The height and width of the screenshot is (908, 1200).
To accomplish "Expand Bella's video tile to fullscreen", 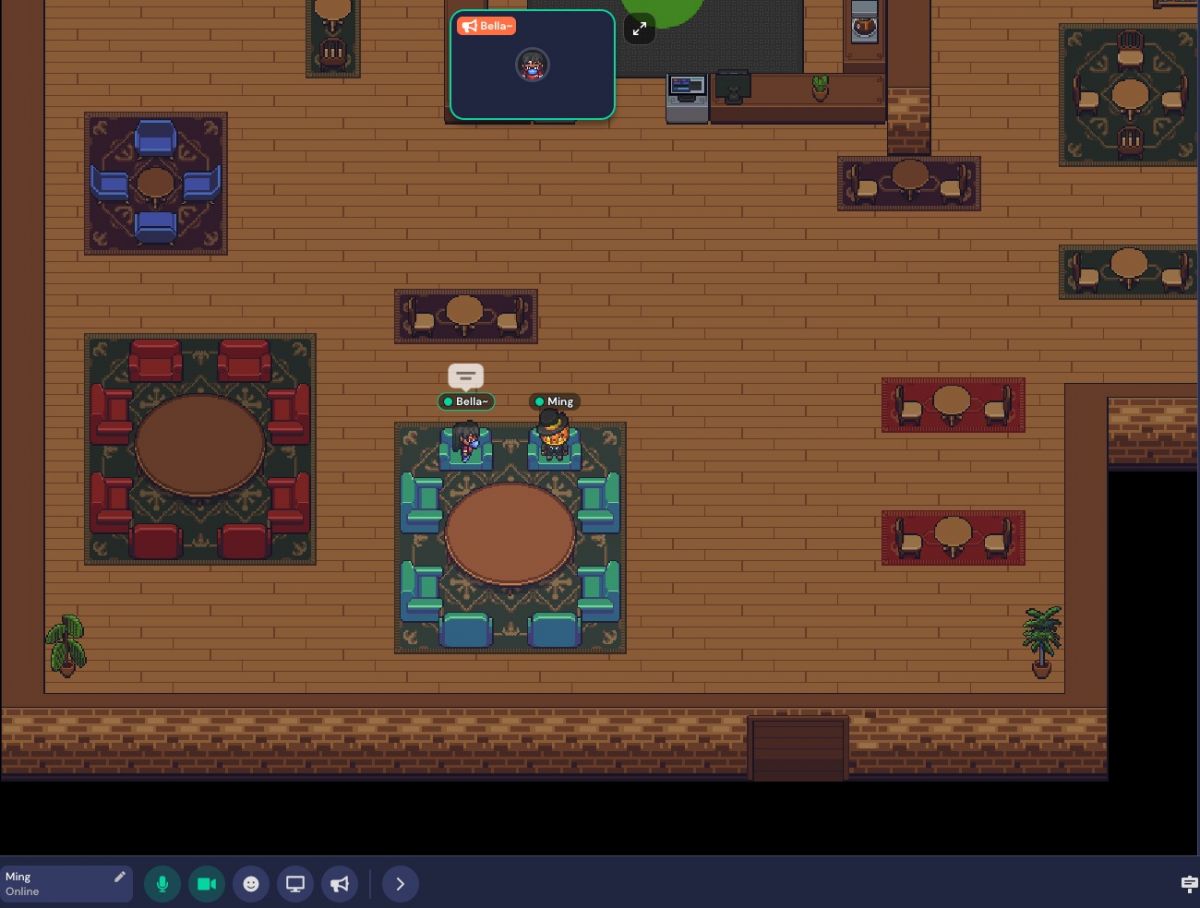I will click(x=639, y=28).
